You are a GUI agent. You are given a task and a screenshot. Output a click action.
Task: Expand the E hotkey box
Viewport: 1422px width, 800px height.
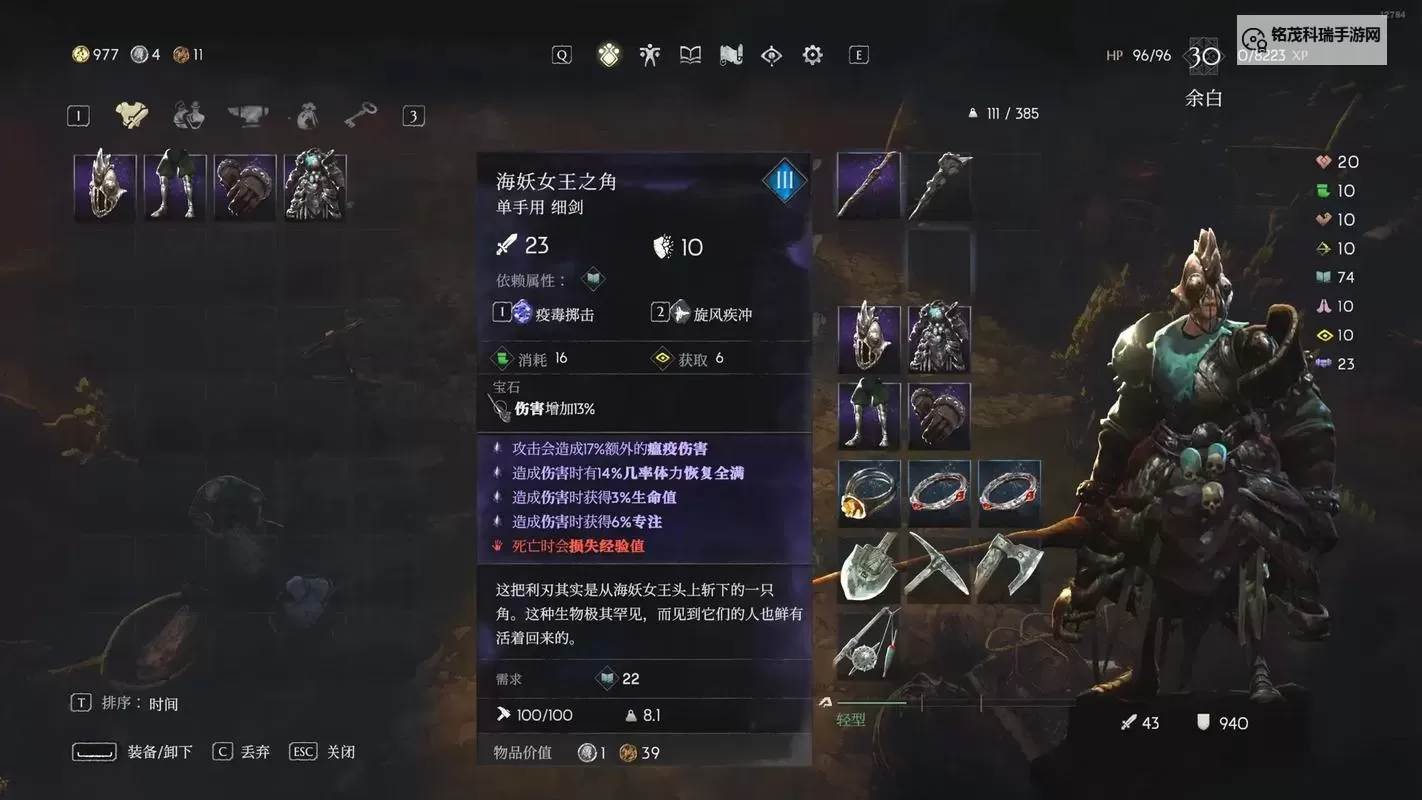point(858,55)
